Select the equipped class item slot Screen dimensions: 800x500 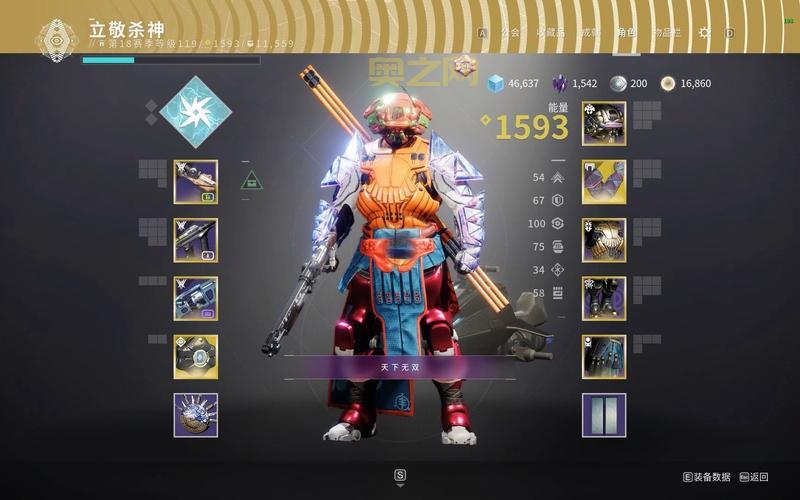click(x=604, y=356)
